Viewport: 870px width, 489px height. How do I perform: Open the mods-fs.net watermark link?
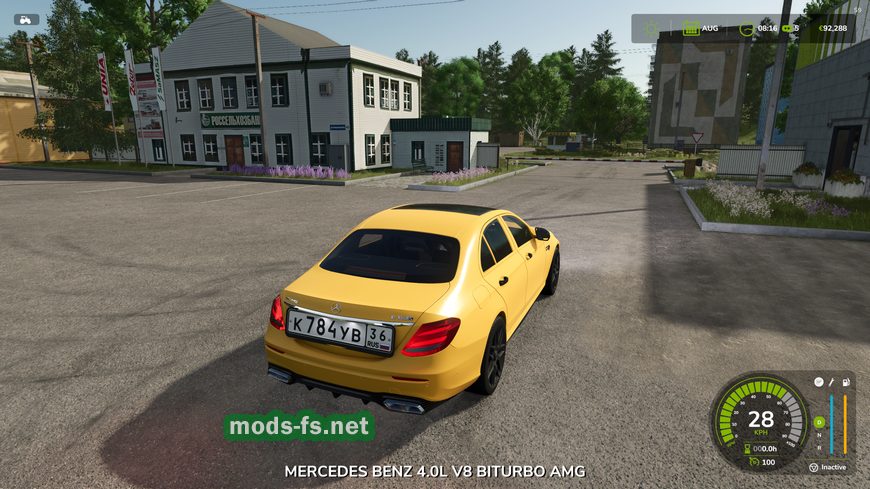point(299,427)
